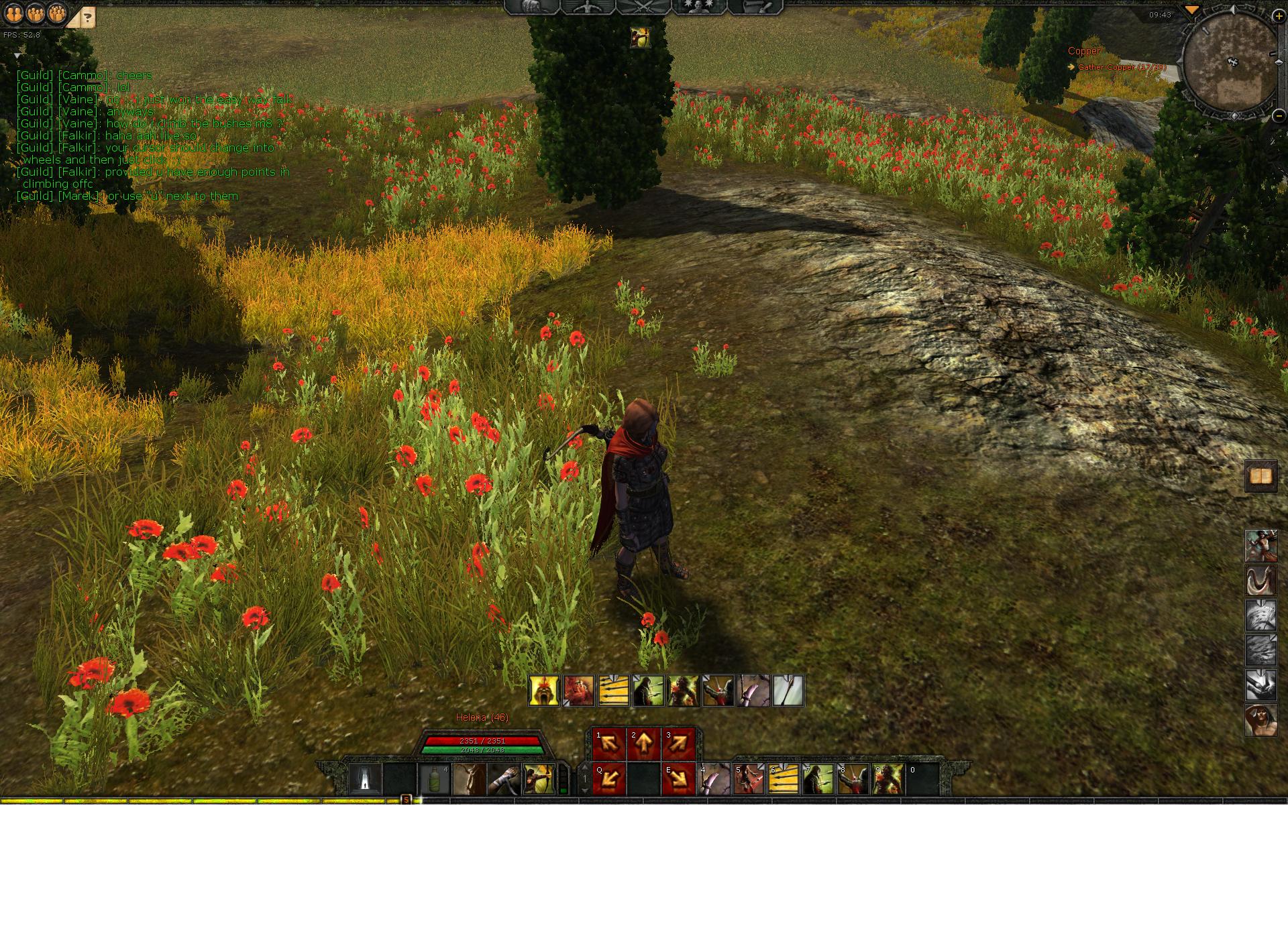1288x934 pixels.
Task: Trigger the screaming face ability icon
Action: click(543, 691)
